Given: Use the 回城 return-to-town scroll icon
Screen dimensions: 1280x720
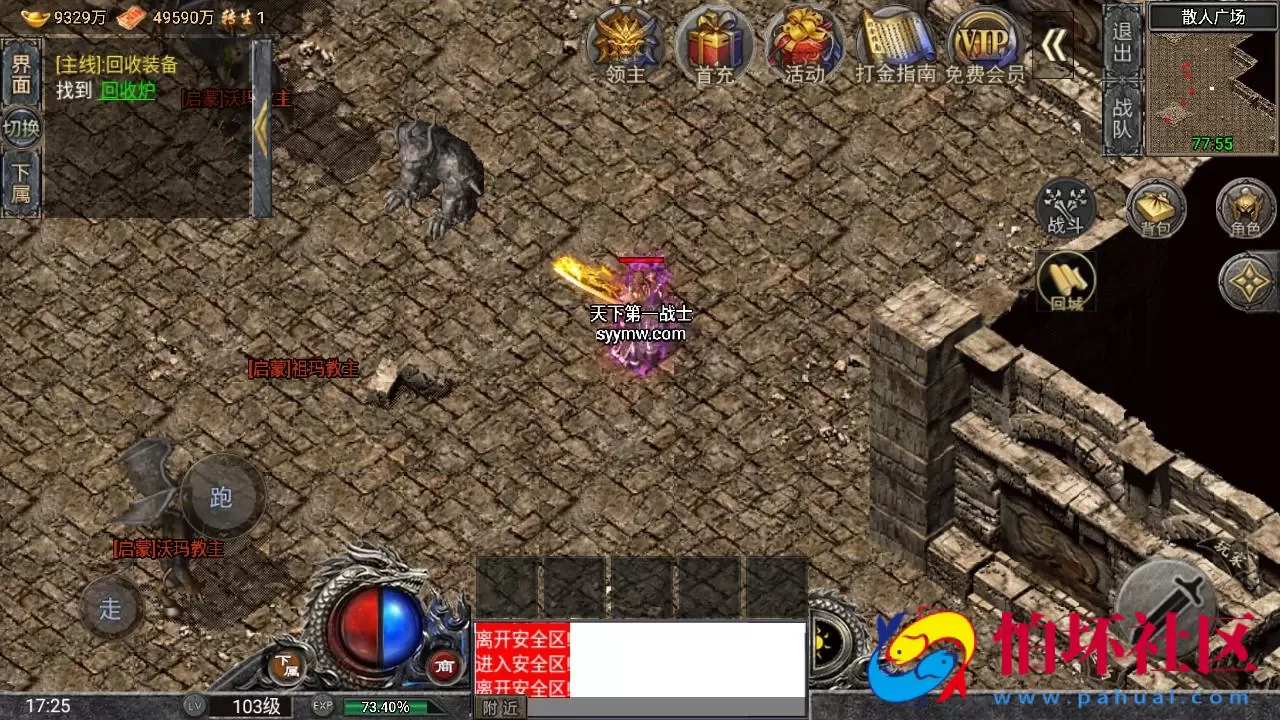Looking at the screenshot, I should point(1067,282).
